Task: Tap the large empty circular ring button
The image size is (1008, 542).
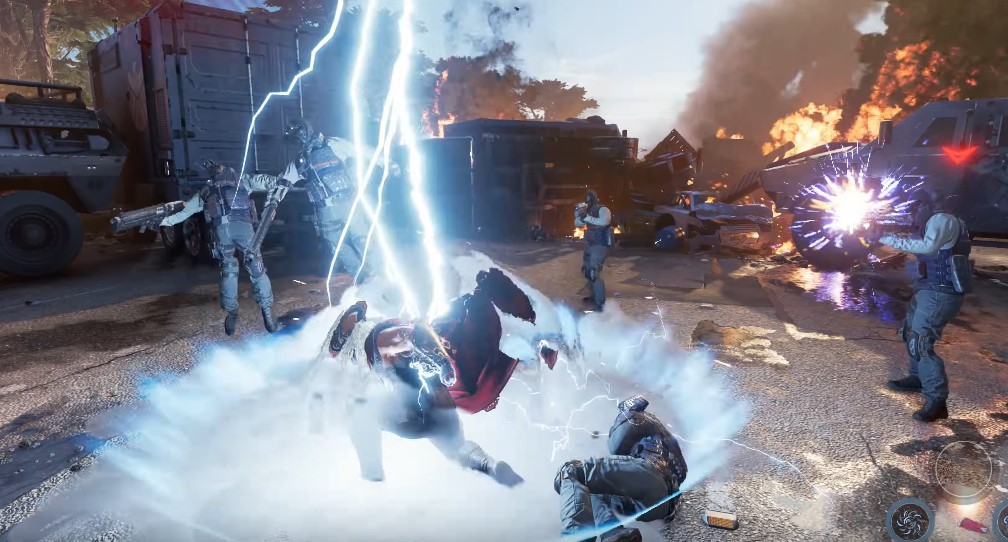Action: click(963, 469)
